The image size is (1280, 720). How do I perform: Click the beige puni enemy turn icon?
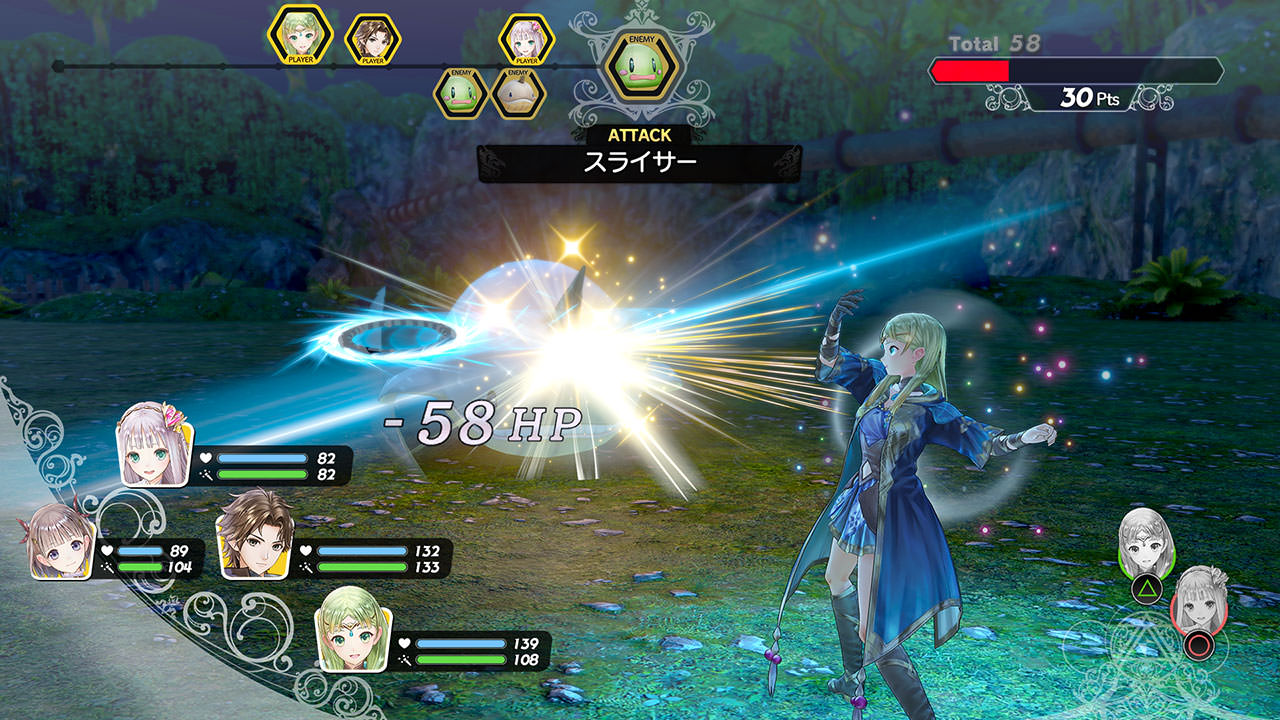pos(518,94)
